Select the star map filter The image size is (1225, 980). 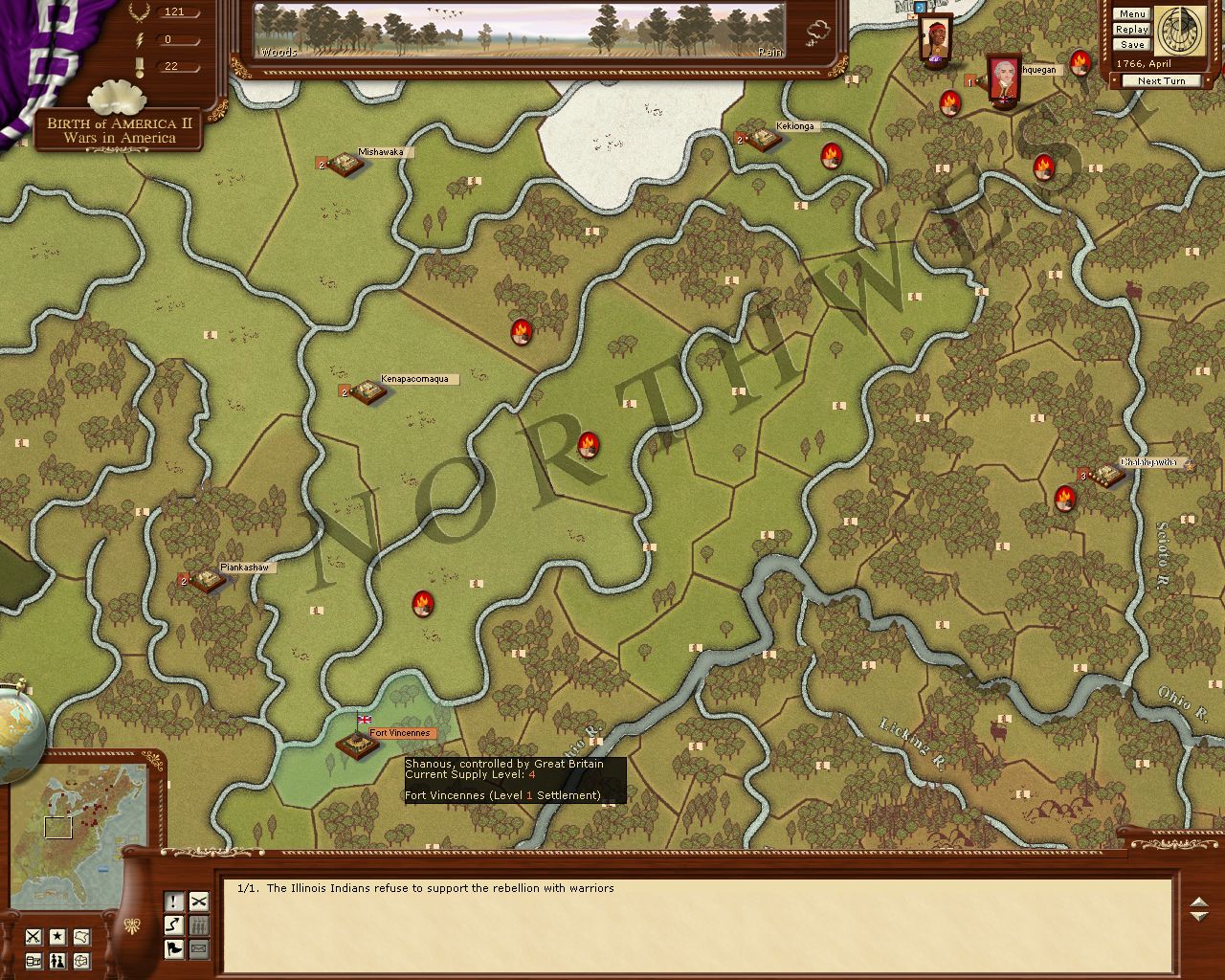coord(57,937)
